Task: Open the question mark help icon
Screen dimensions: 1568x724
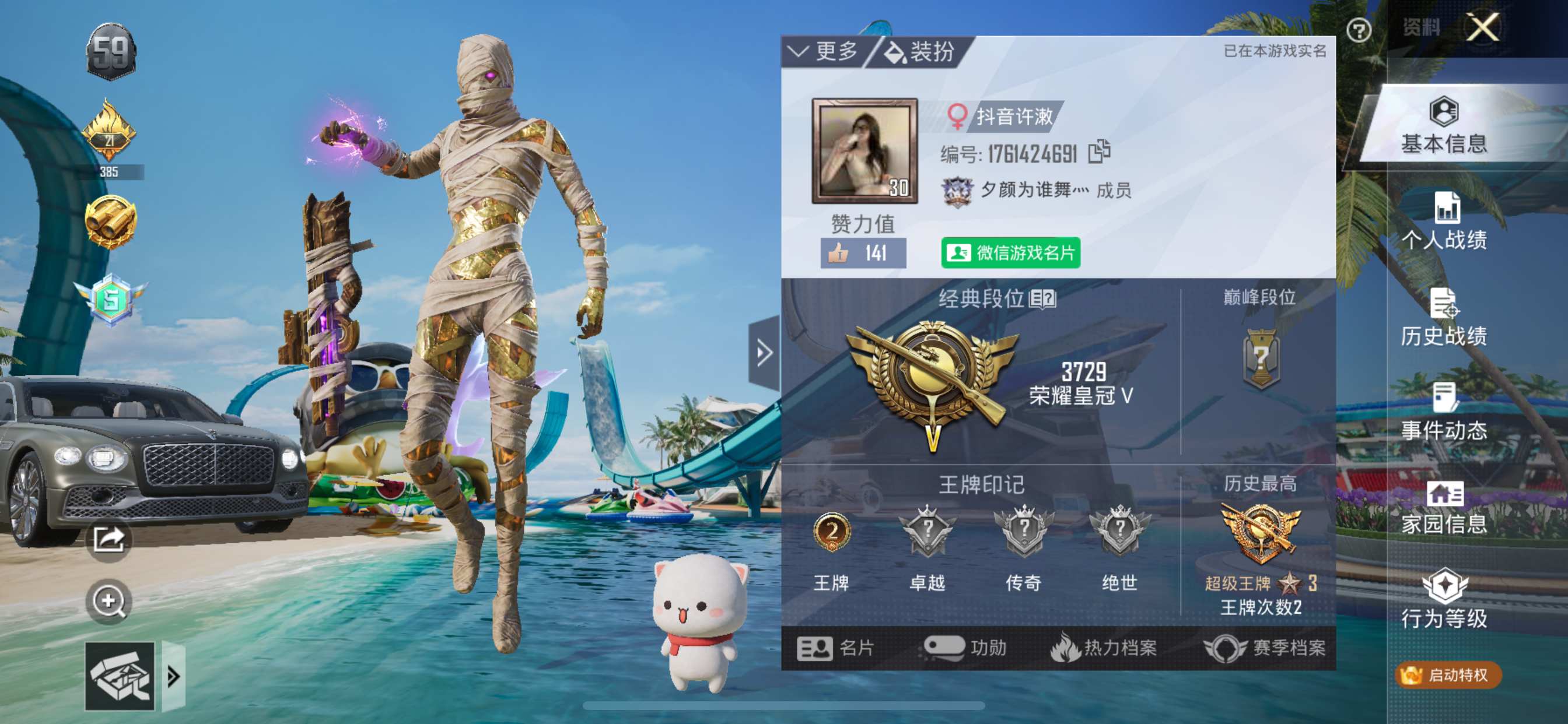Action: (1358, 30)
